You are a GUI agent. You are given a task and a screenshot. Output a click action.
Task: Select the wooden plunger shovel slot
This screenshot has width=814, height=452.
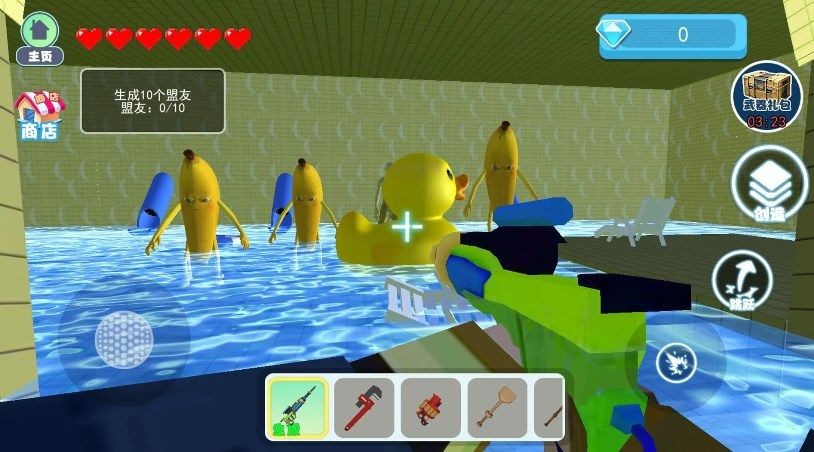[x=497, y=408]
